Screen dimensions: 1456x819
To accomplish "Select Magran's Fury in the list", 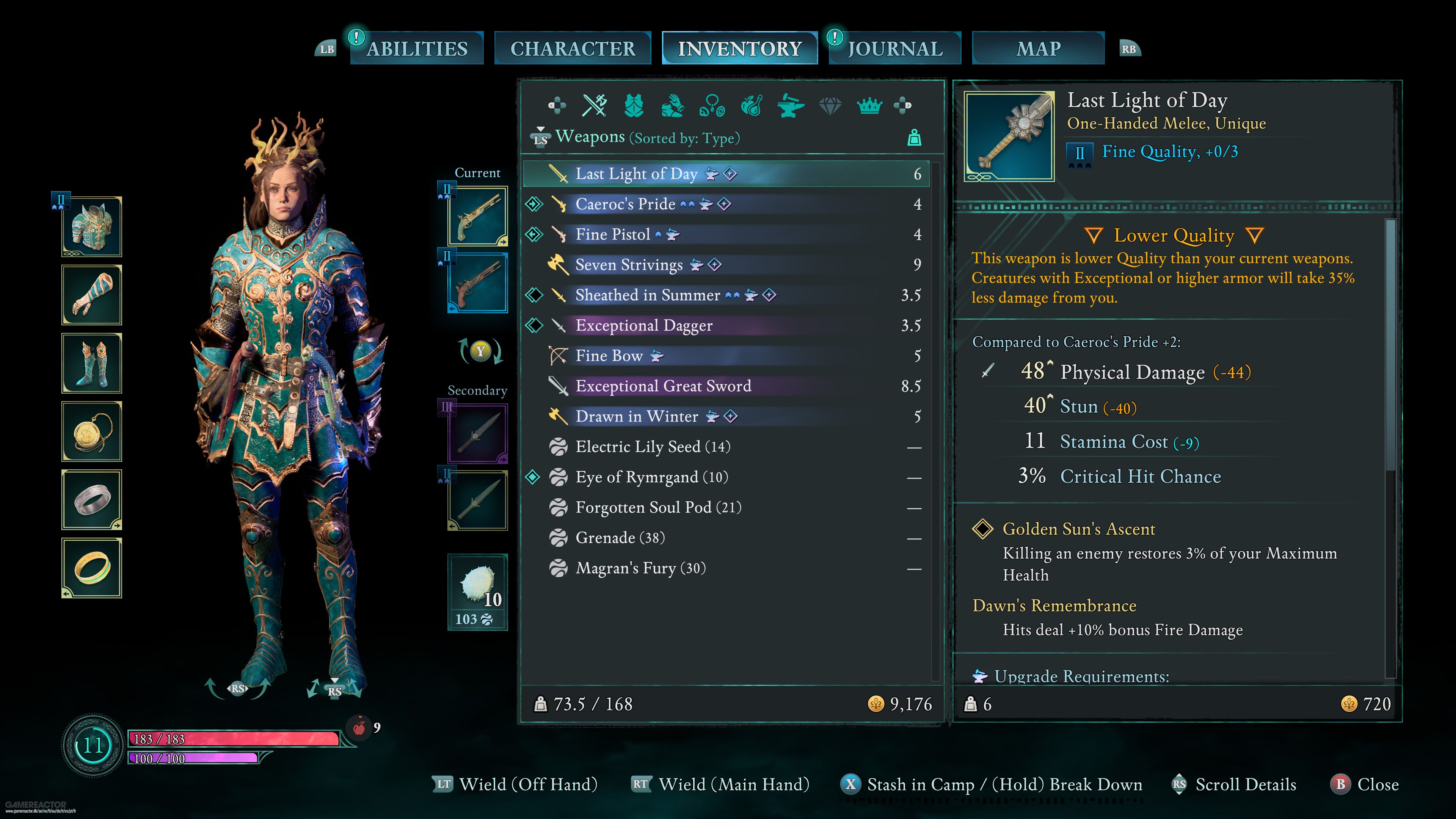I will point(640,568).
